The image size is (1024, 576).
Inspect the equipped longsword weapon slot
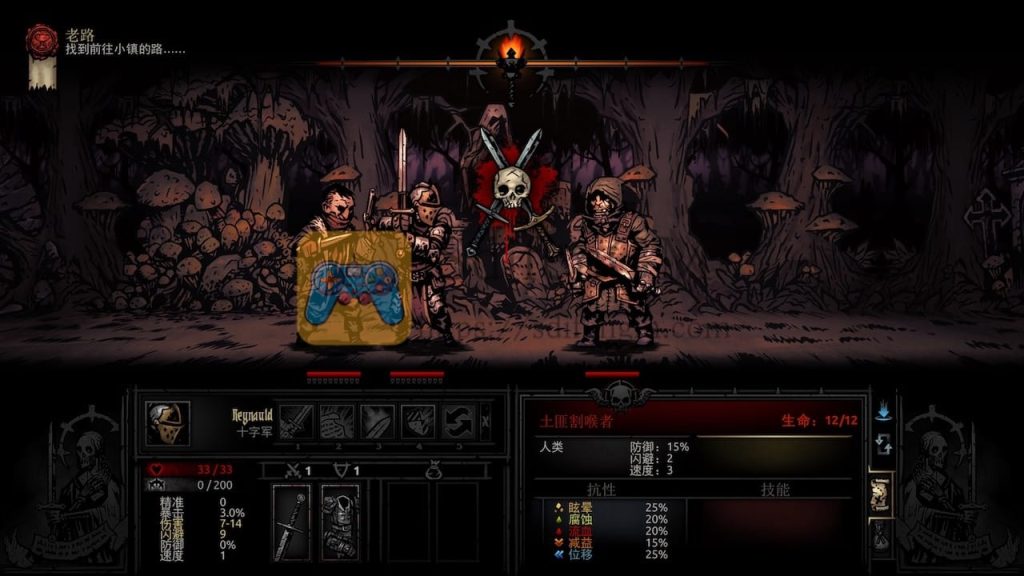click(x=291, y=520)
